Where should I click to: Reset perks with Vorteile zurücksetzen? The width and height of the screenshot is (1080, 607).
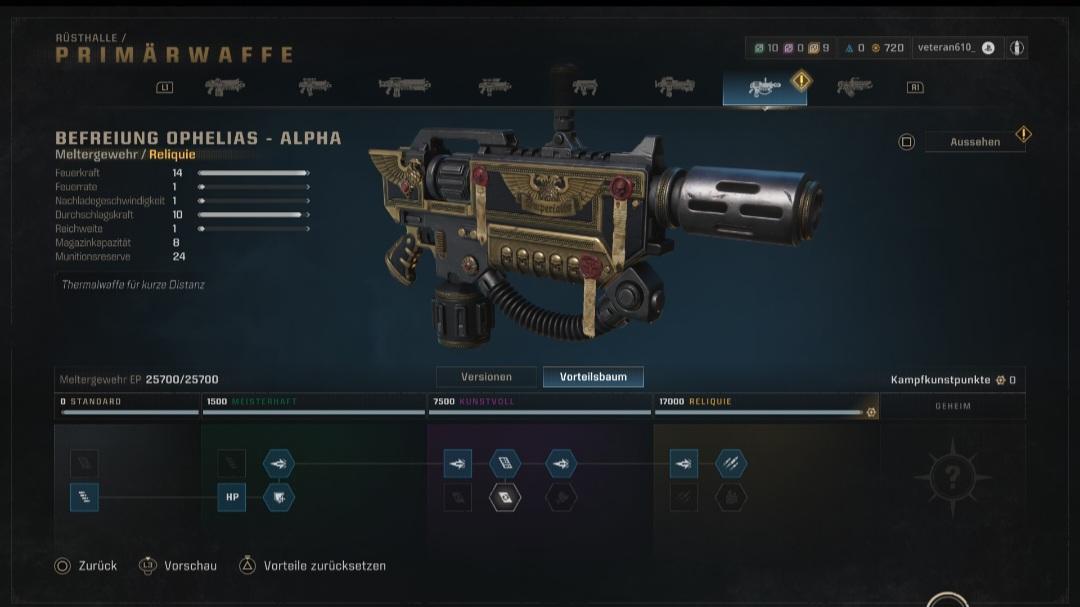(312, 566)
